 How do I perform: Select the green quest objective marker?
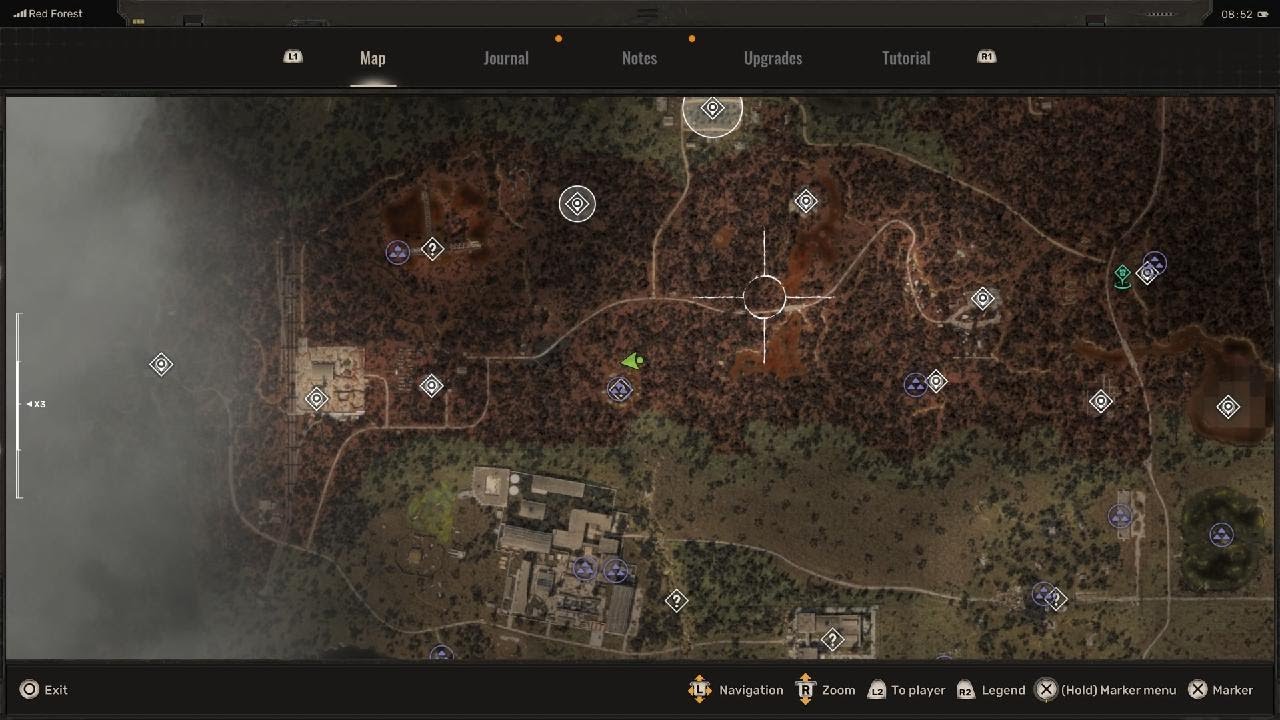[1123, 275]
